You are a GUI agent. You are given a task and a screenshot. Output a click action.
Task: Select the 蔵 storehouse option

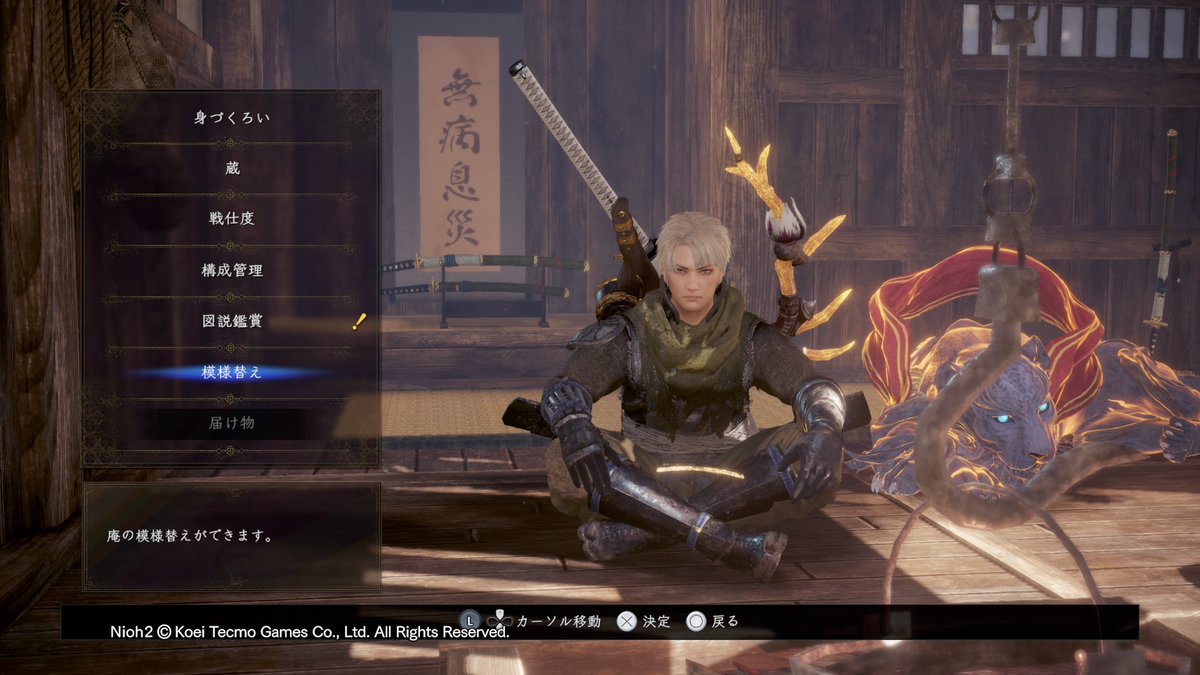click(231, 169)
